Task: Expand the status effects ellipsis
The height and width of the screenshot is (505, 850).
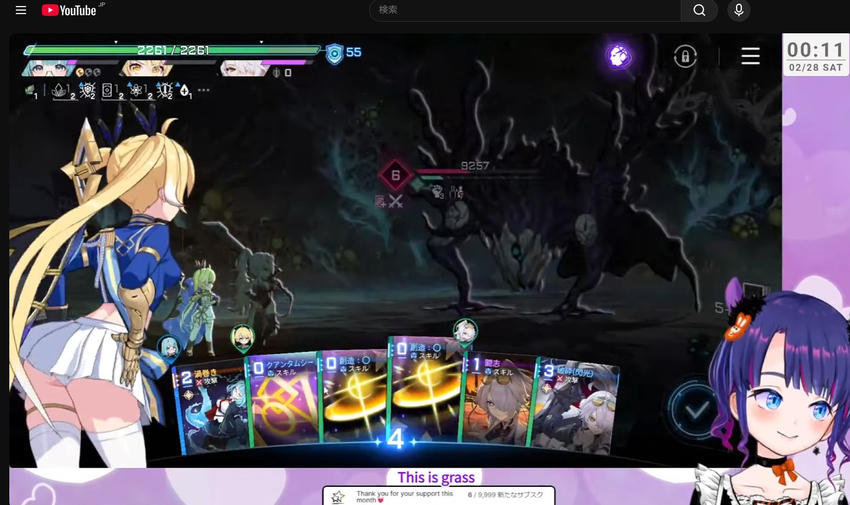Action: coord(204,90)
